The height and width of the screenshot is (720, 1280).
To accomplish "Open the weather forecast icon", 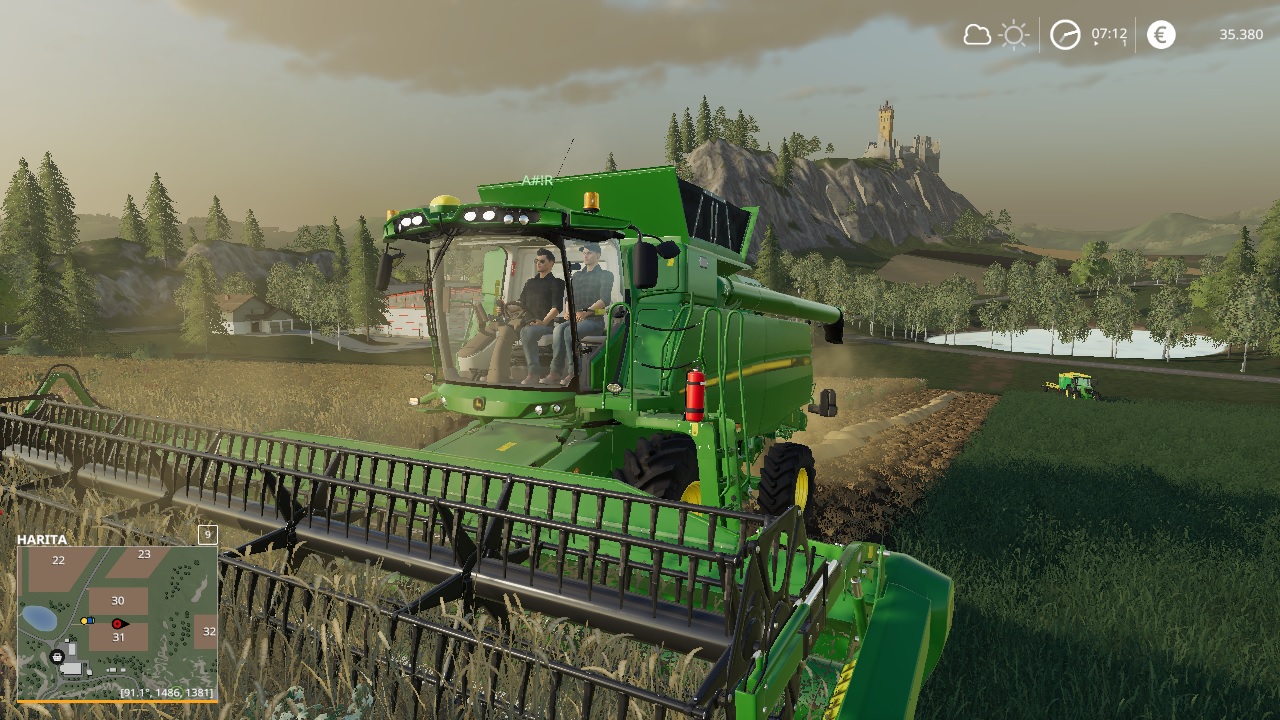I will (x=996, y=36).
